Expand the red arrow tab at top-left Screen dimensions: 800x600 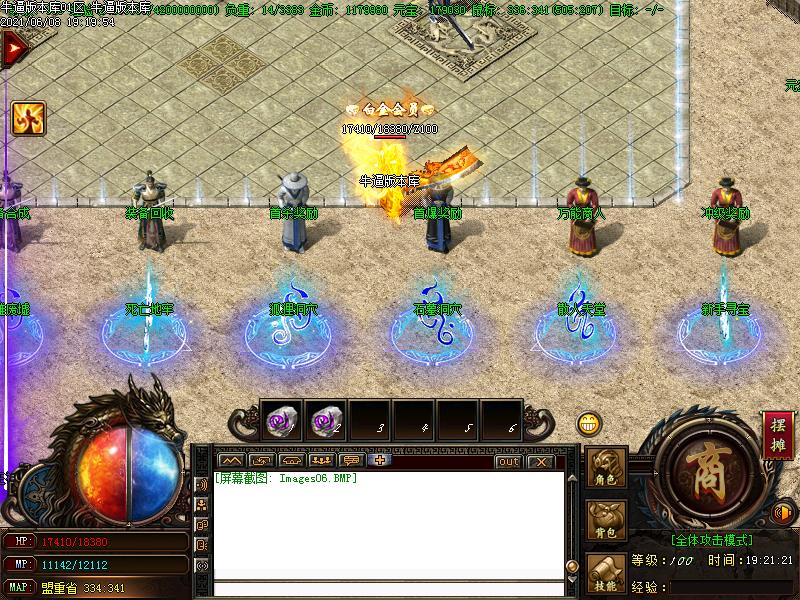point(13,49)
